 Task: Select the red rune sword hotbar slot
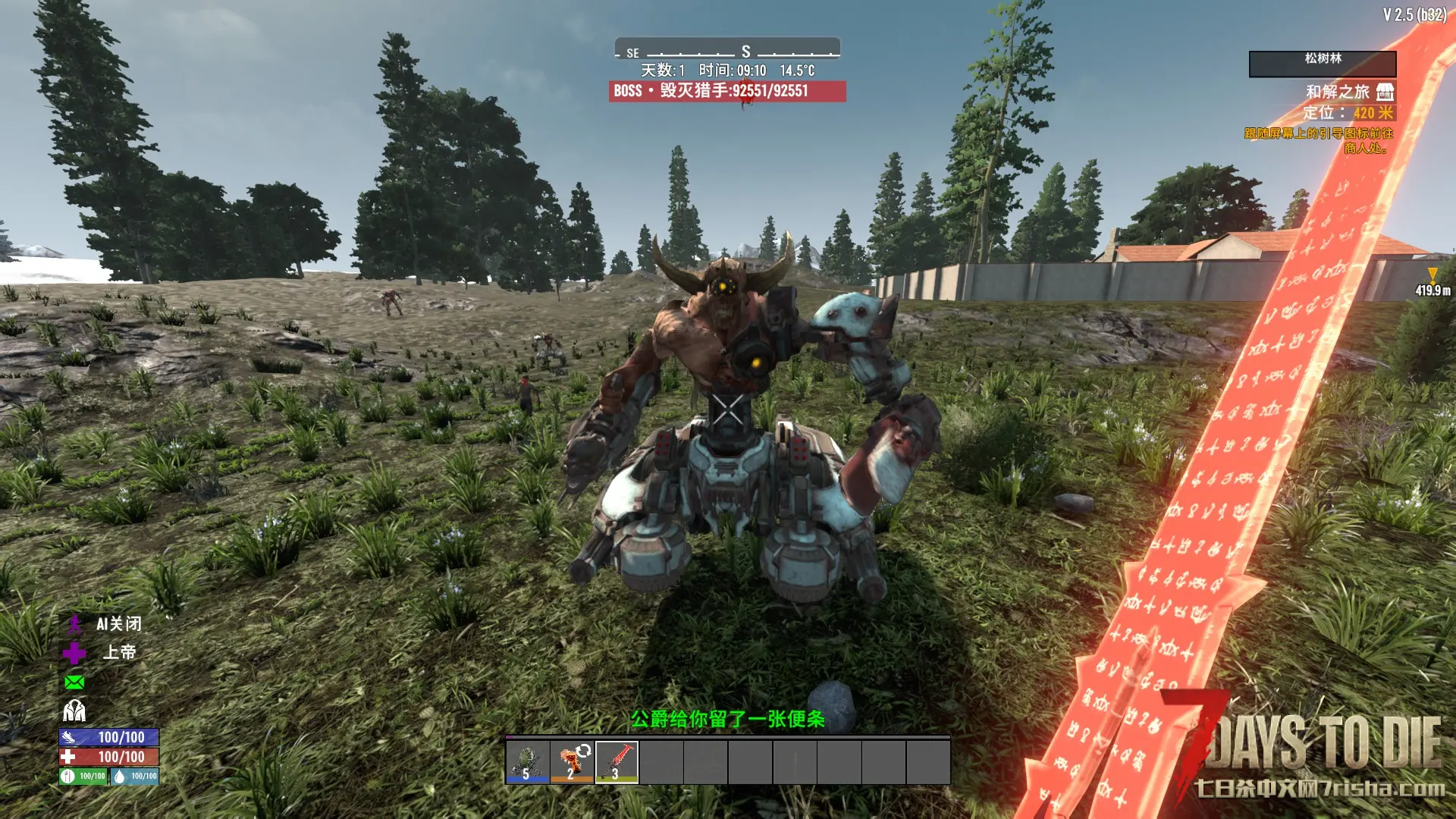pos(617,761)
